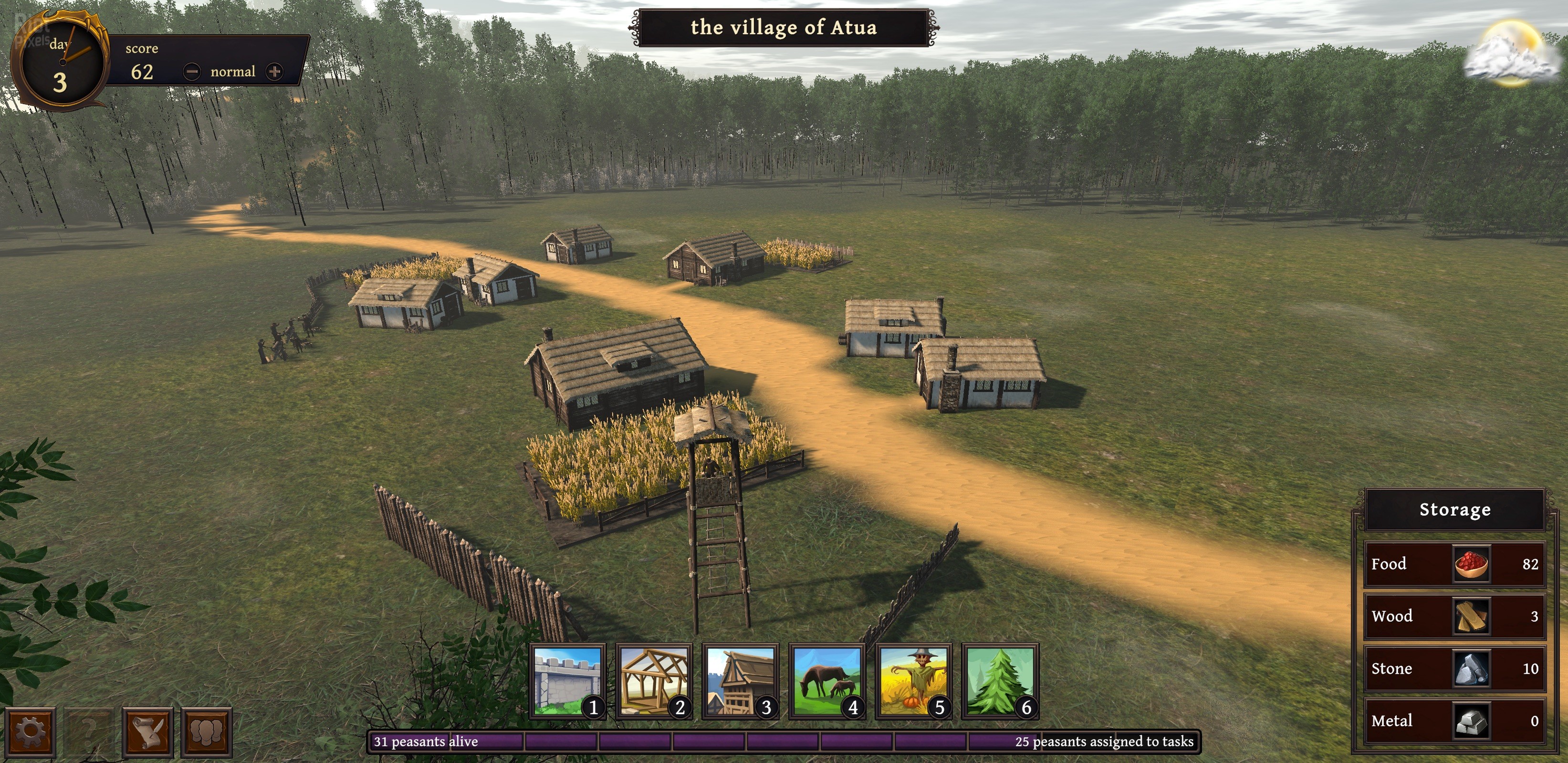Select the stone wall build category
The image size is (1568, 763).
pyautogui.click(x=567, y=681)
